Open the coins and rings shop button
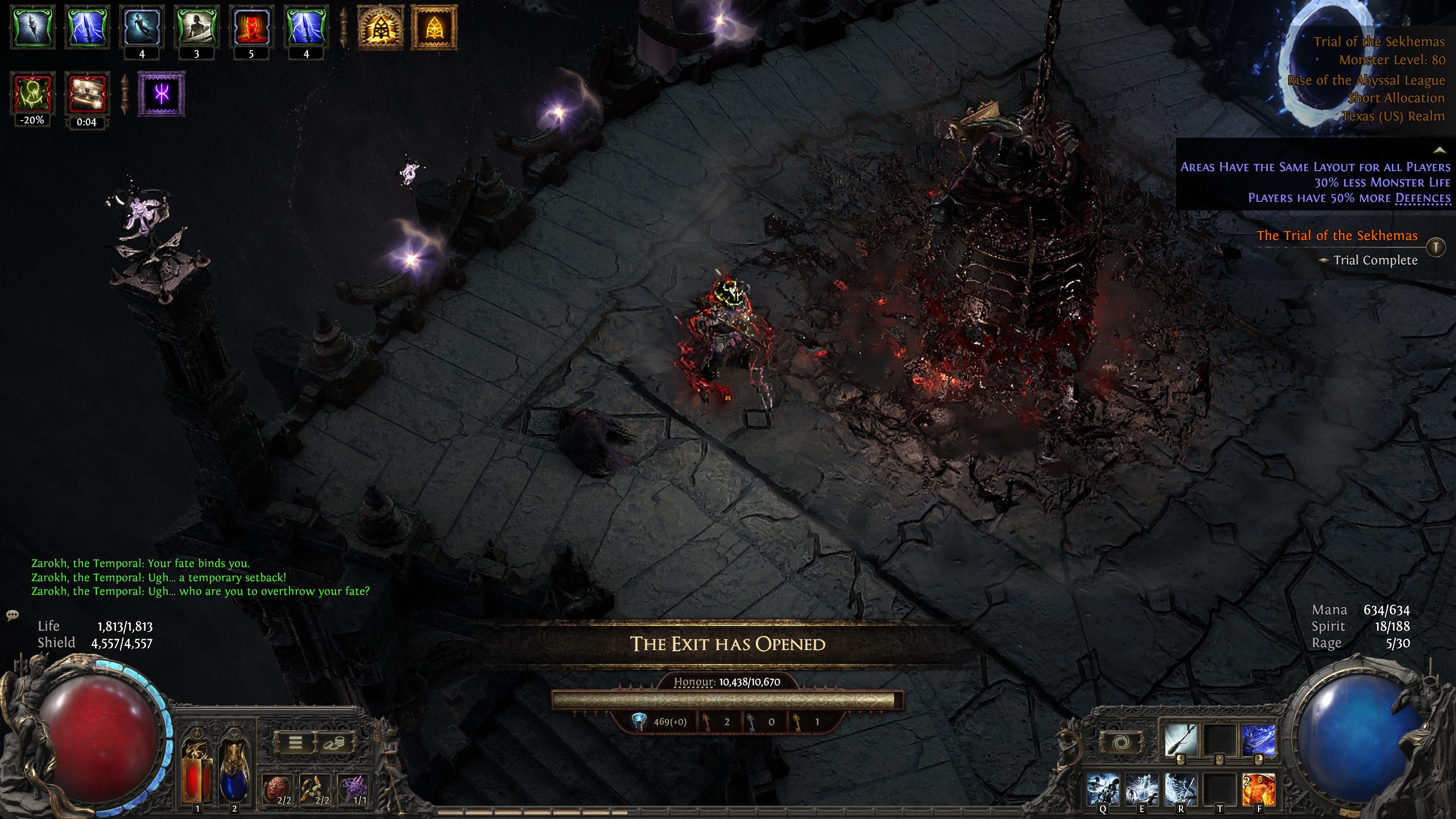Viewport: 1456px width, 819px height. pyautogui.click(x=334, y=743)
